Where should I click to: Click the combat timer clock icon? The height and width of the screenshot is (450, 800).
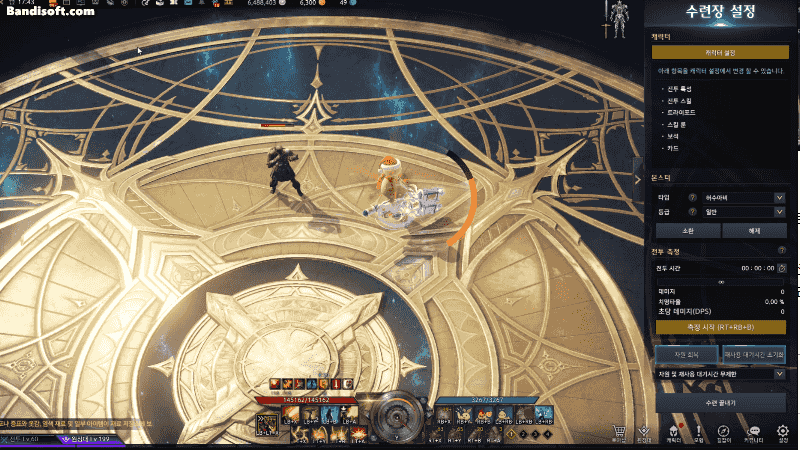(x=782, y=267)
